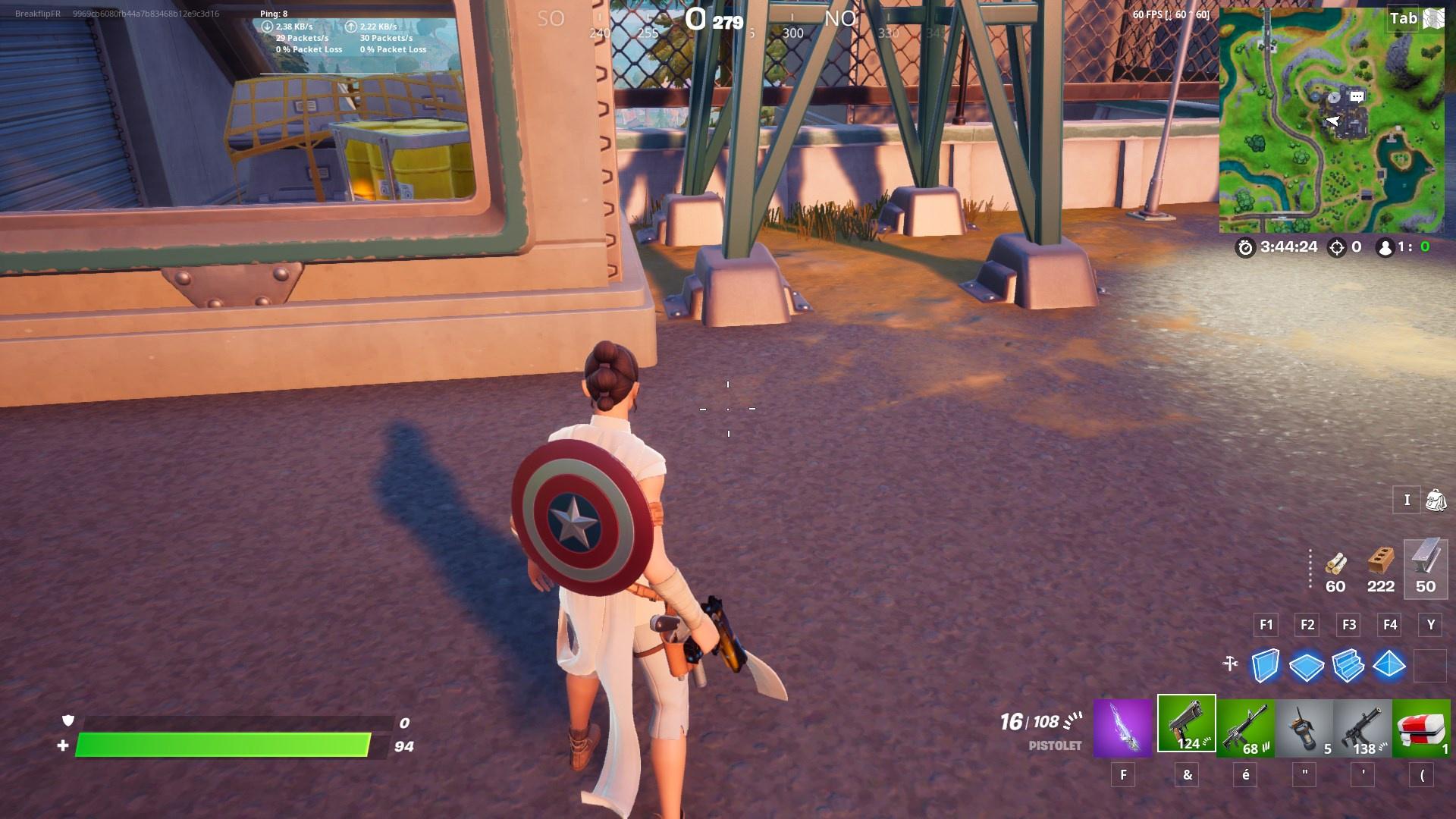Select the brick material showing 222
Viewport: 1456px width, 819px height.
click(1380, 569)
